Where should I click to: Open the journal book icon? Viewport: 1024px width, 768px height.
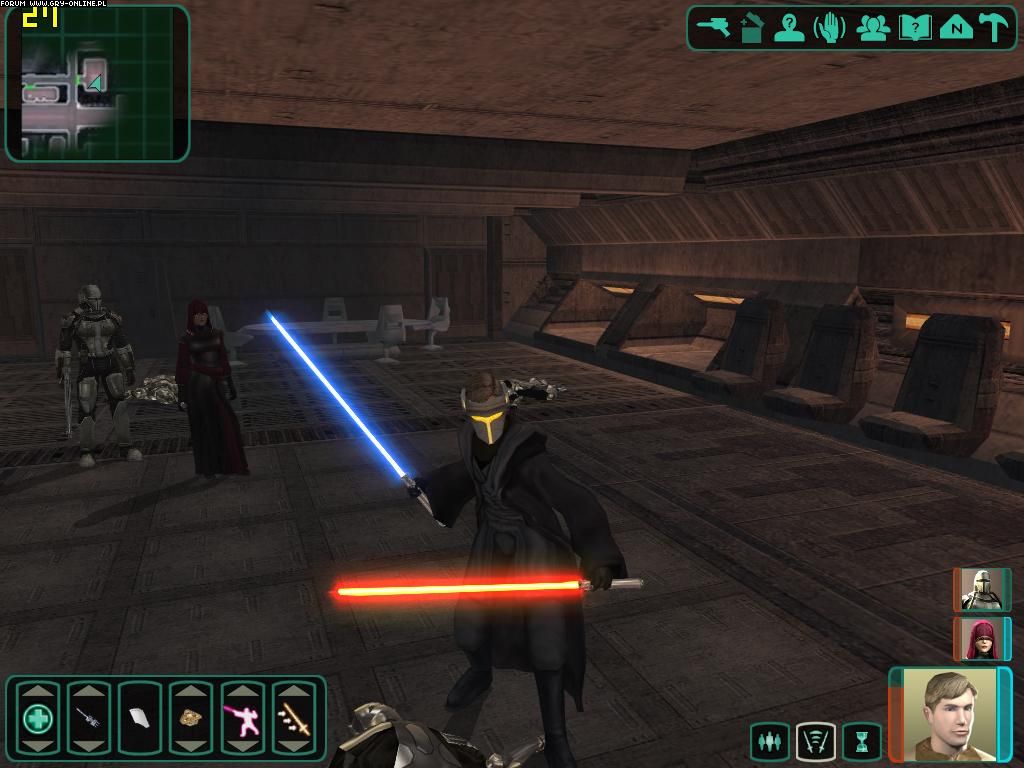pyautogui.click(x=914, y=27)
